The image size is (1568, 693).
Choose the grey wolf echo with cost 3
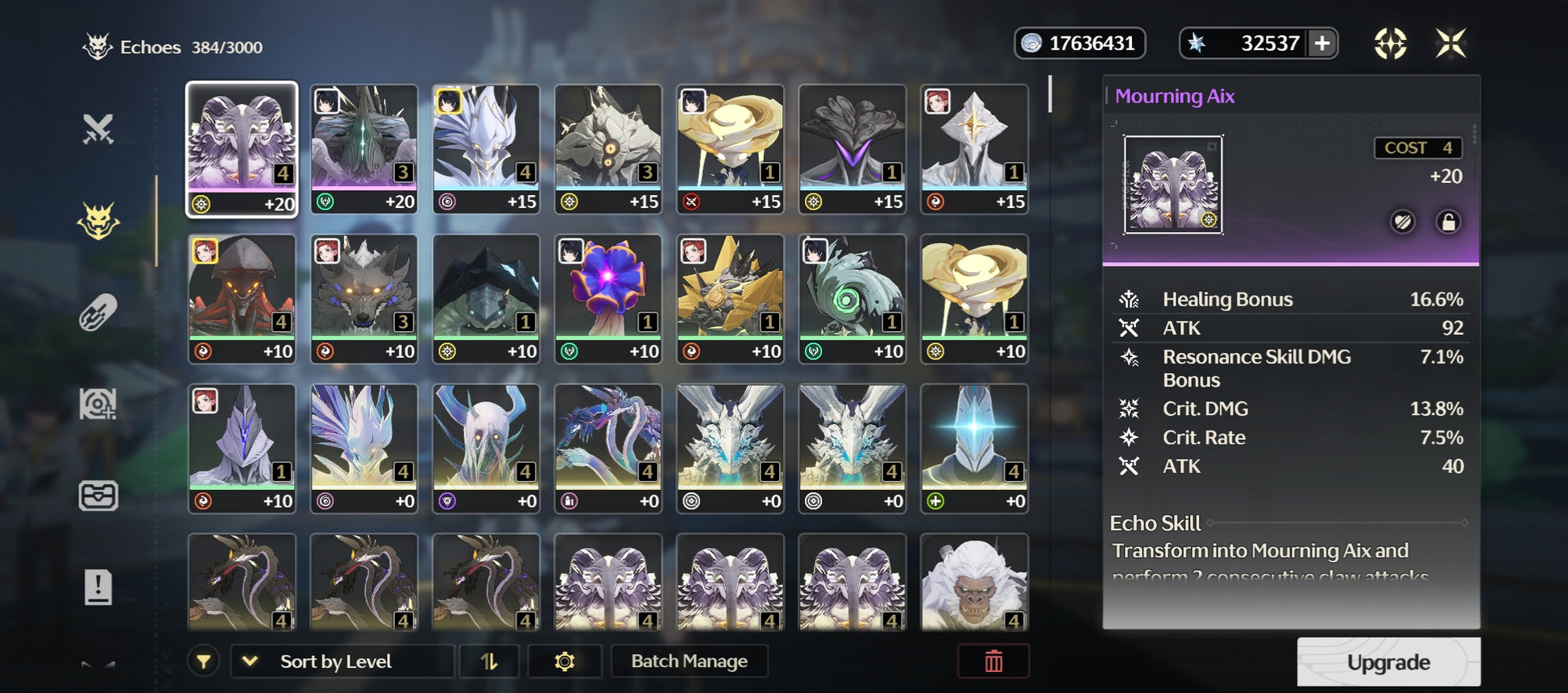[x=363, y=298]
